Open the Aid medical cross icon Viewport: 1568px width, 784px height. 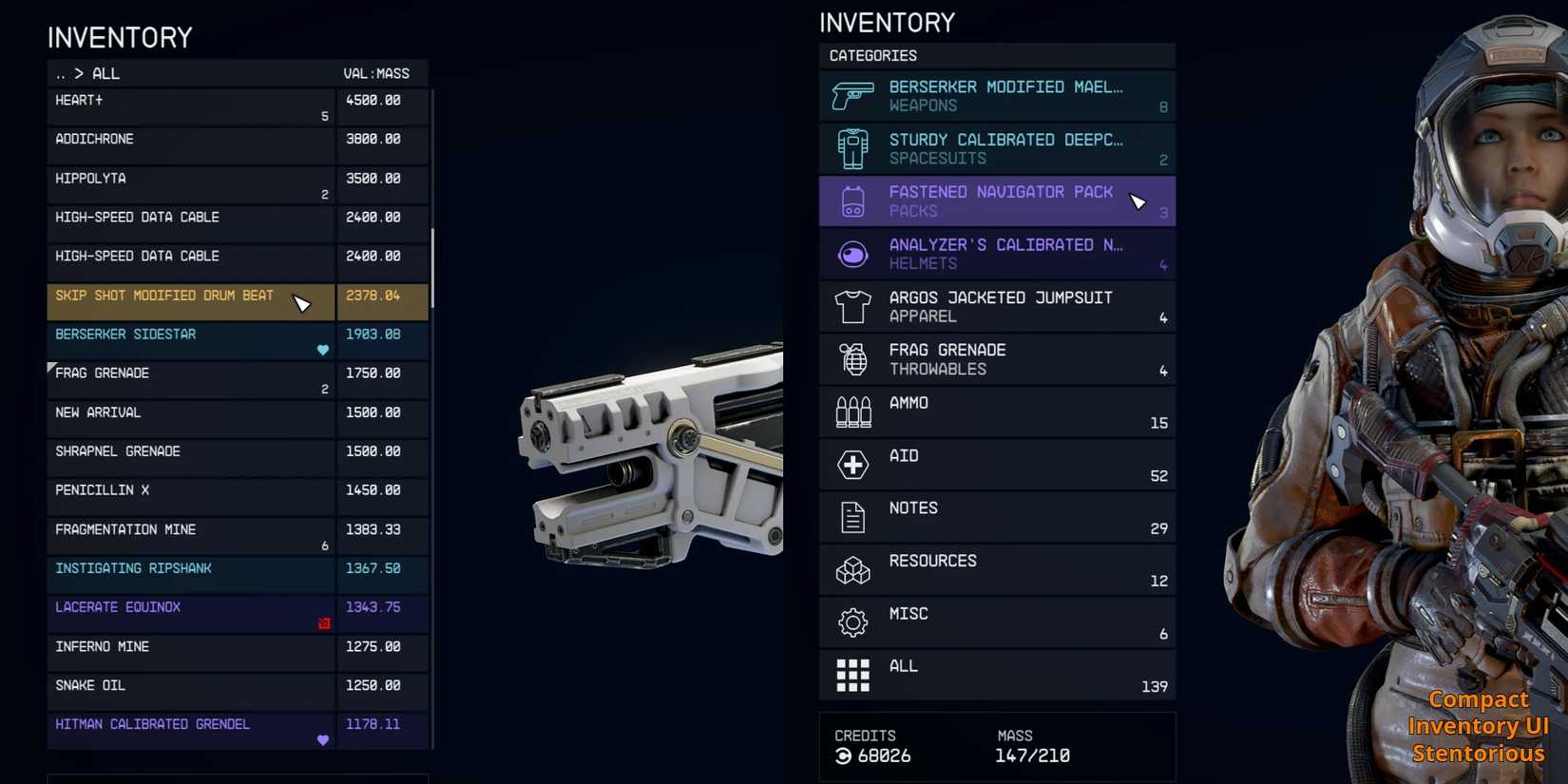(852, 465)
